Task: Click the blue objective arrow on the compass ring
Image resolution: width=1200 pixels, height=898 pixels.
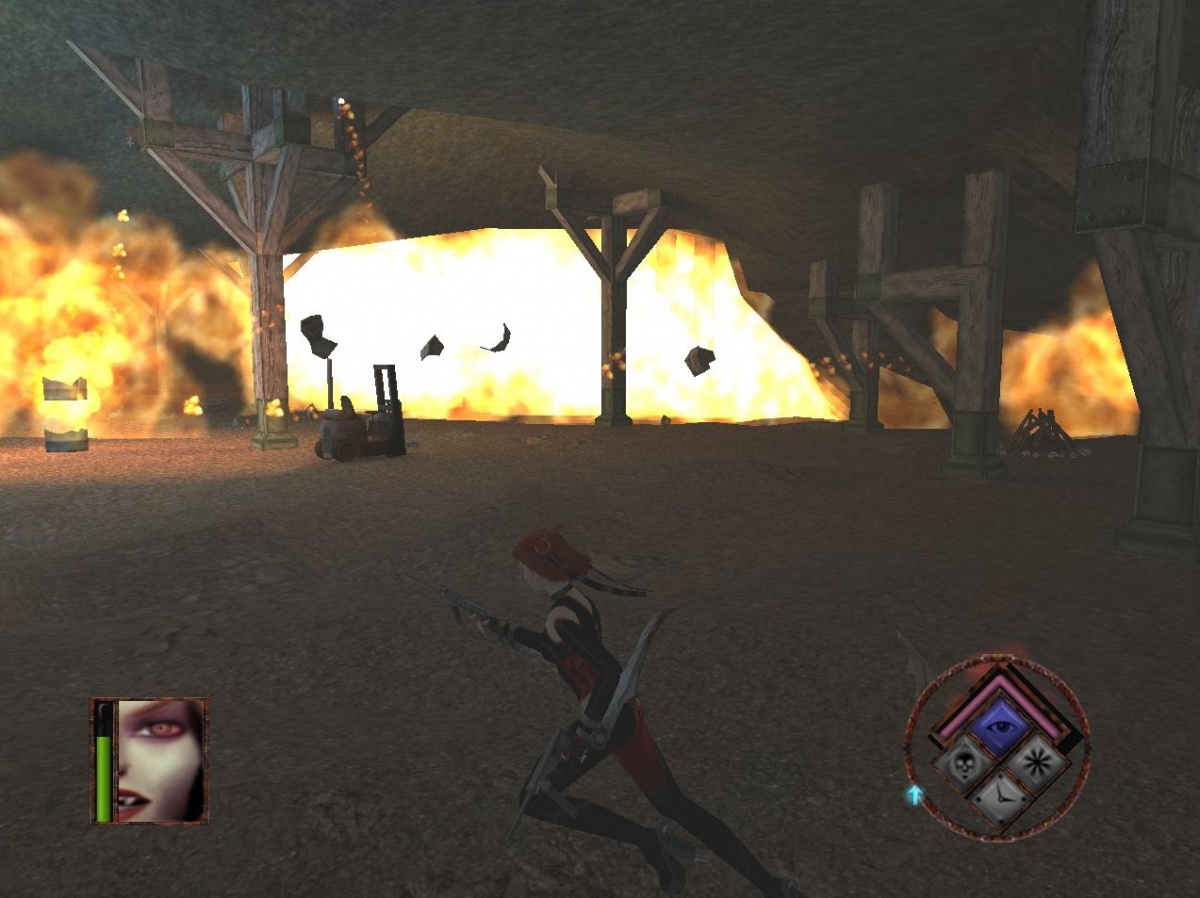Action: [x=914, y=795]
